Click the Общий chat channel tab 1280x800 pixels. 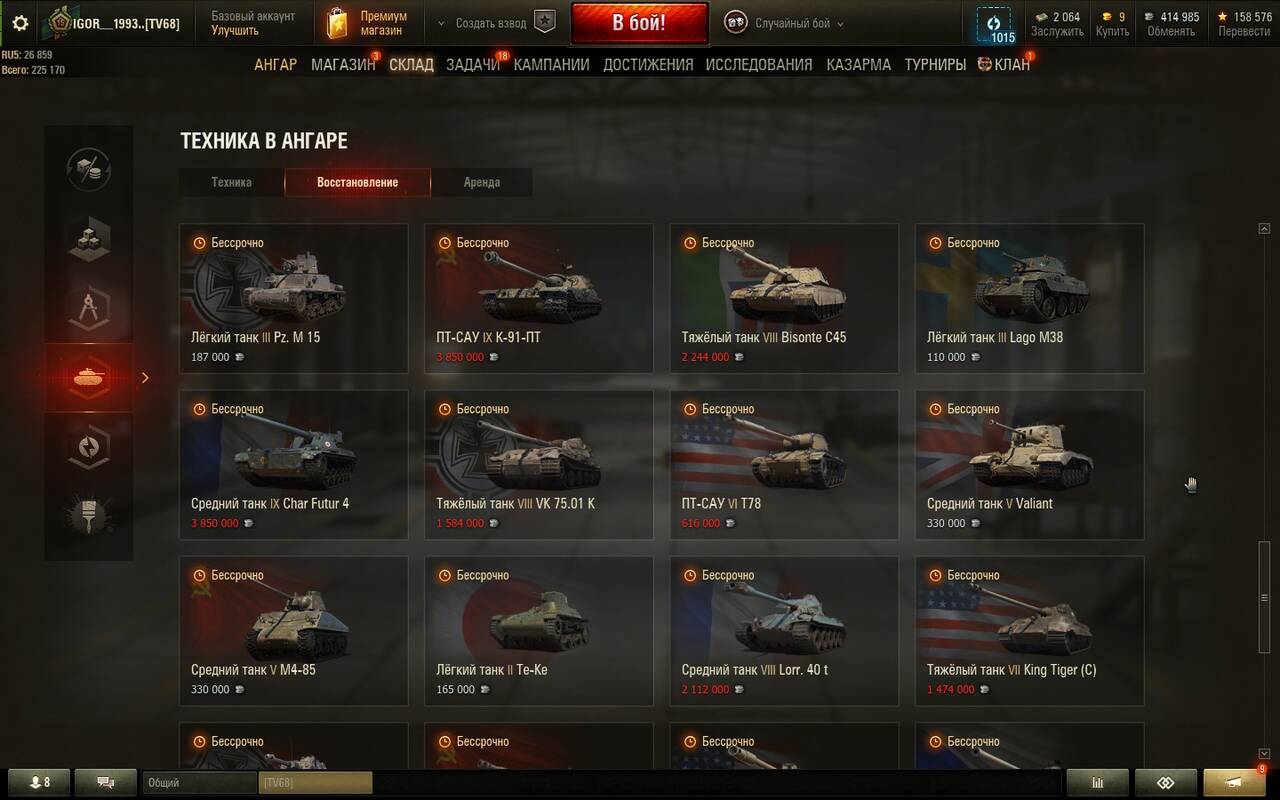click(199, 783)
